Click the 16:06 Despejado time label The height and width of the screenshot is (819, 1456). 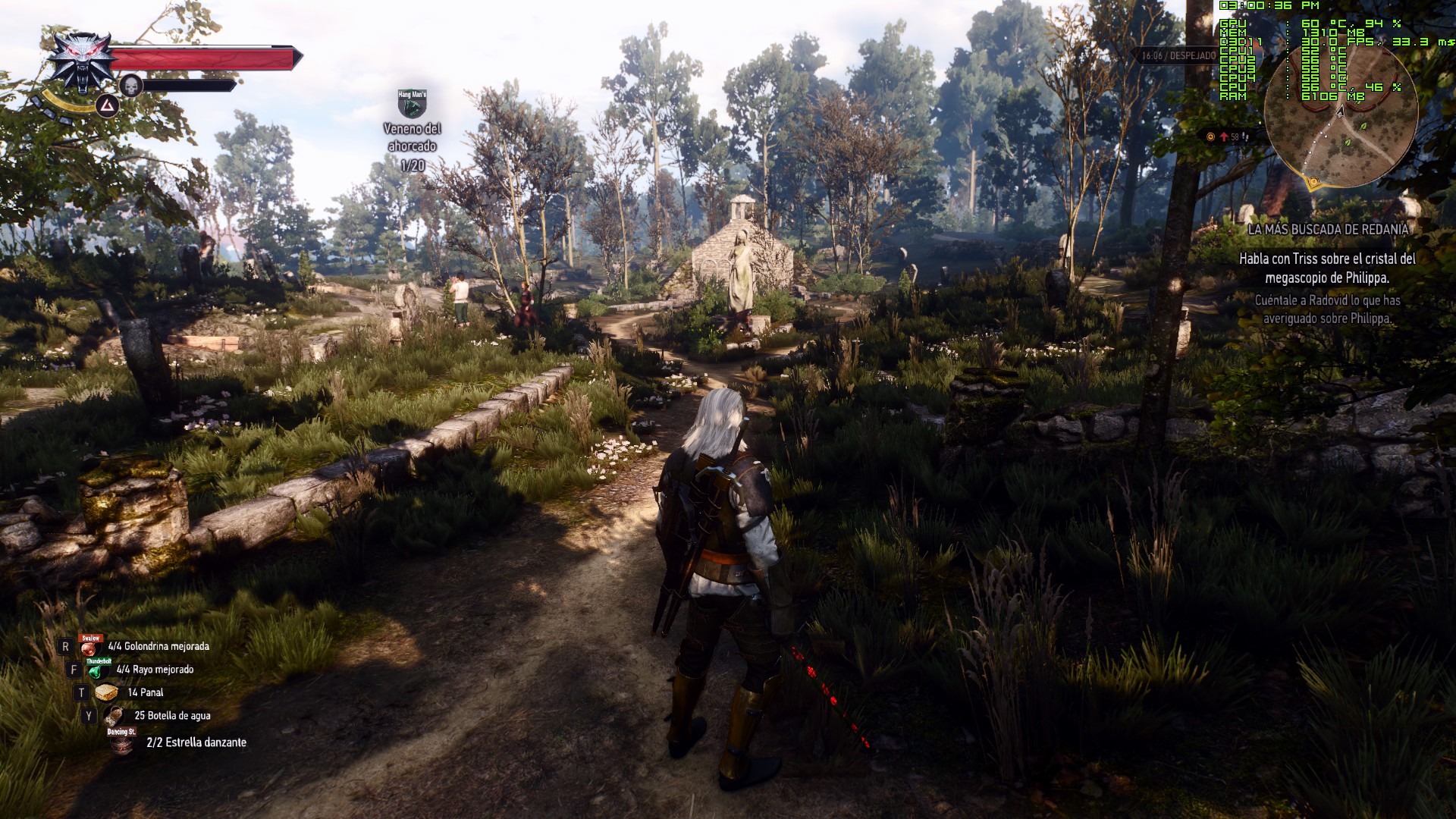pos(1178,56)
